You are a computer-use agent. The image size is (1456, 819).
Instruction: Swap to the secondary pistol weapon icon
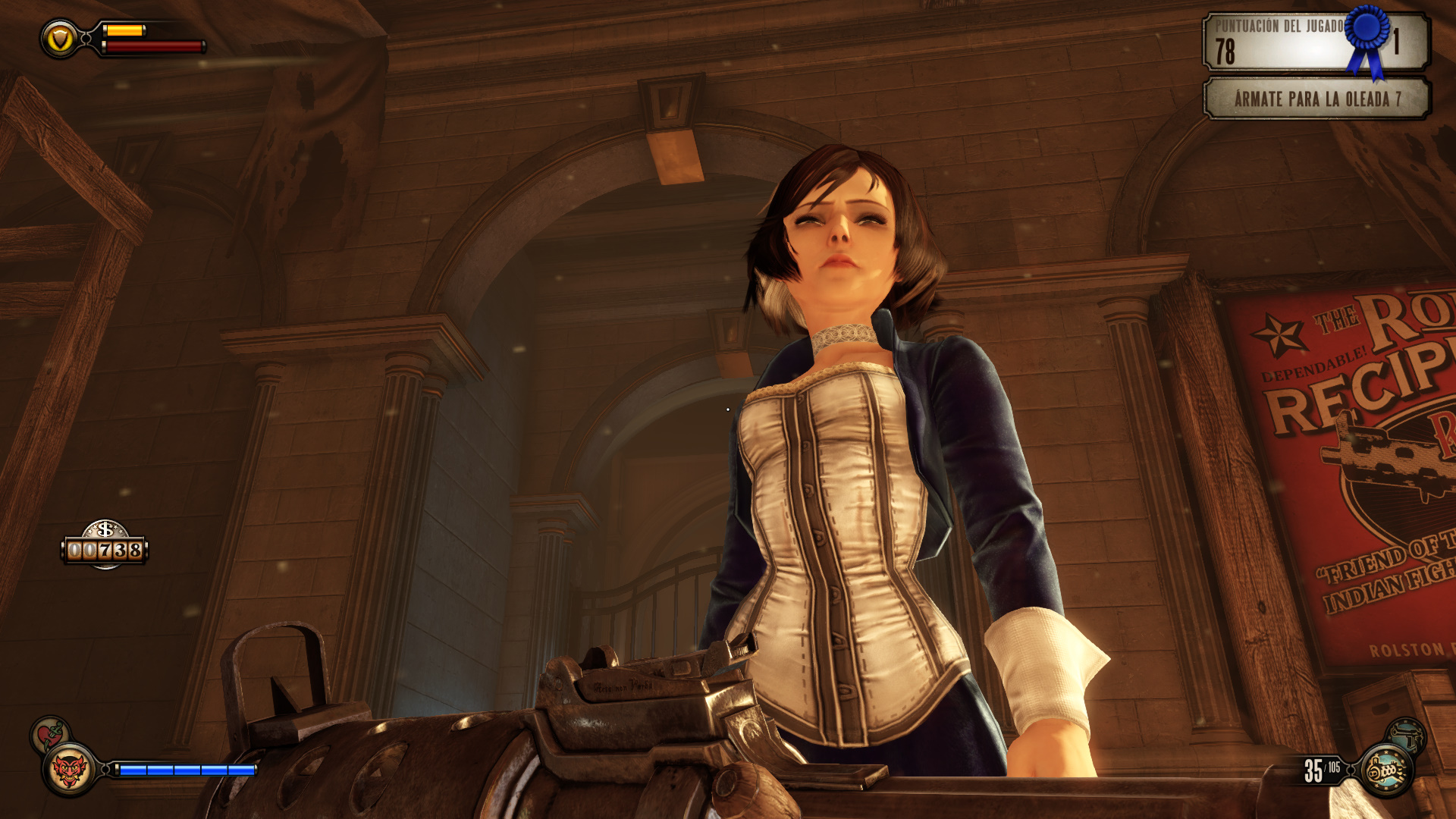click(1407, 735)
